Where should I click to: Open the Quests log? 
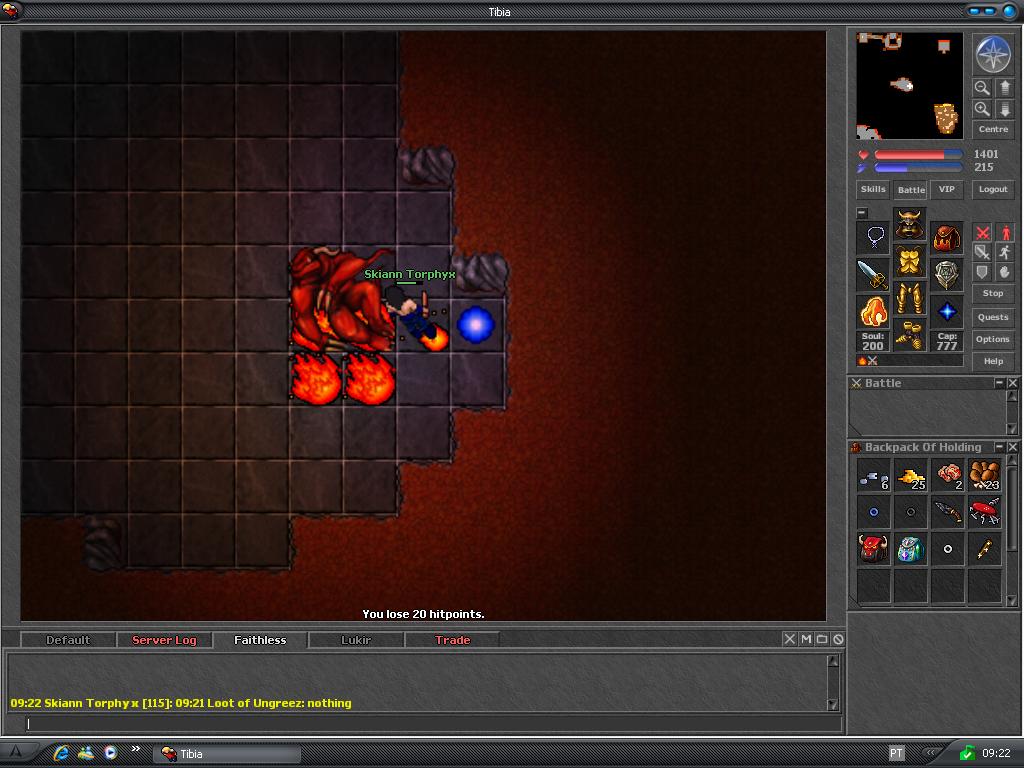[993, 317]
